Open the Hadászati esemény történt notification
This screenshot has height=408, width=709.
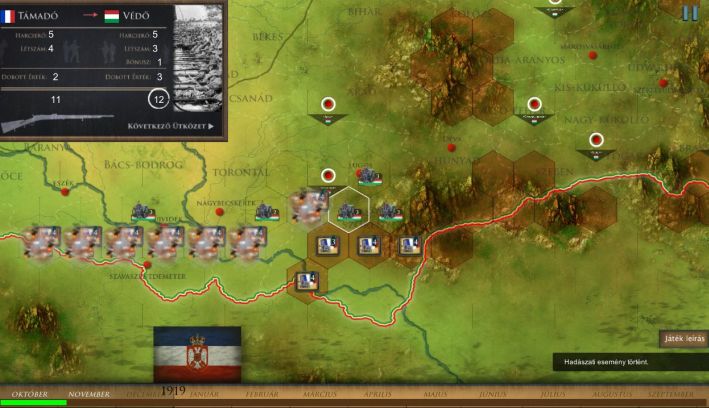(x=630, y=361)
